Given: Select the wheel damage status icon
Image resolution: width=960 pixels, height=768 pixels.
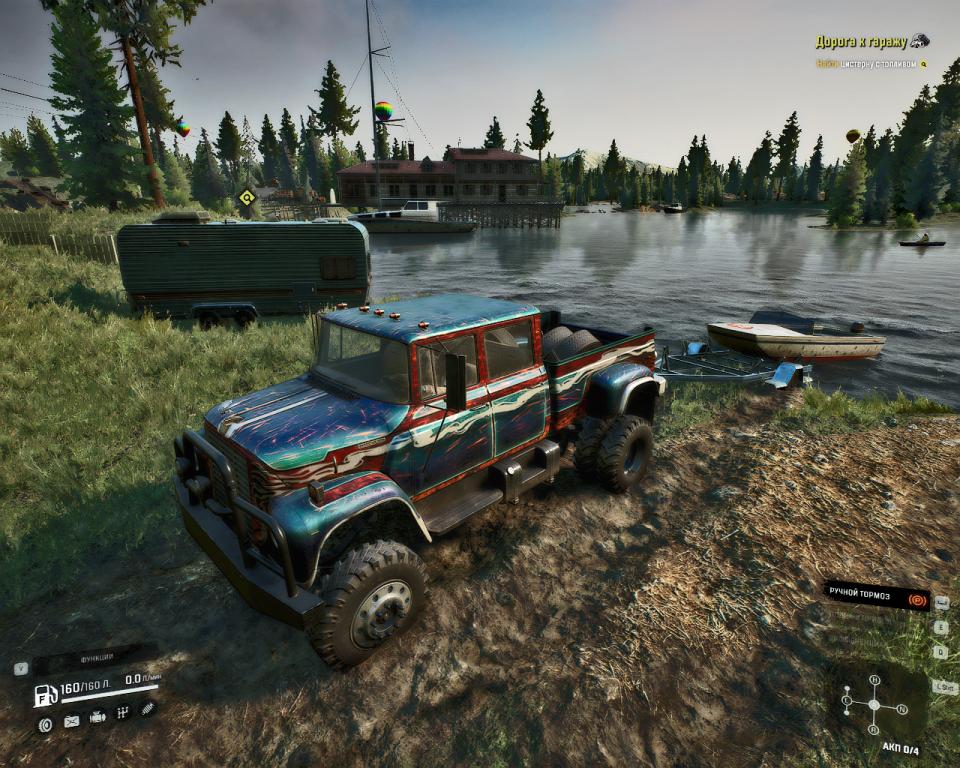Looking at the screenshot, I should (x=45, y=724).
